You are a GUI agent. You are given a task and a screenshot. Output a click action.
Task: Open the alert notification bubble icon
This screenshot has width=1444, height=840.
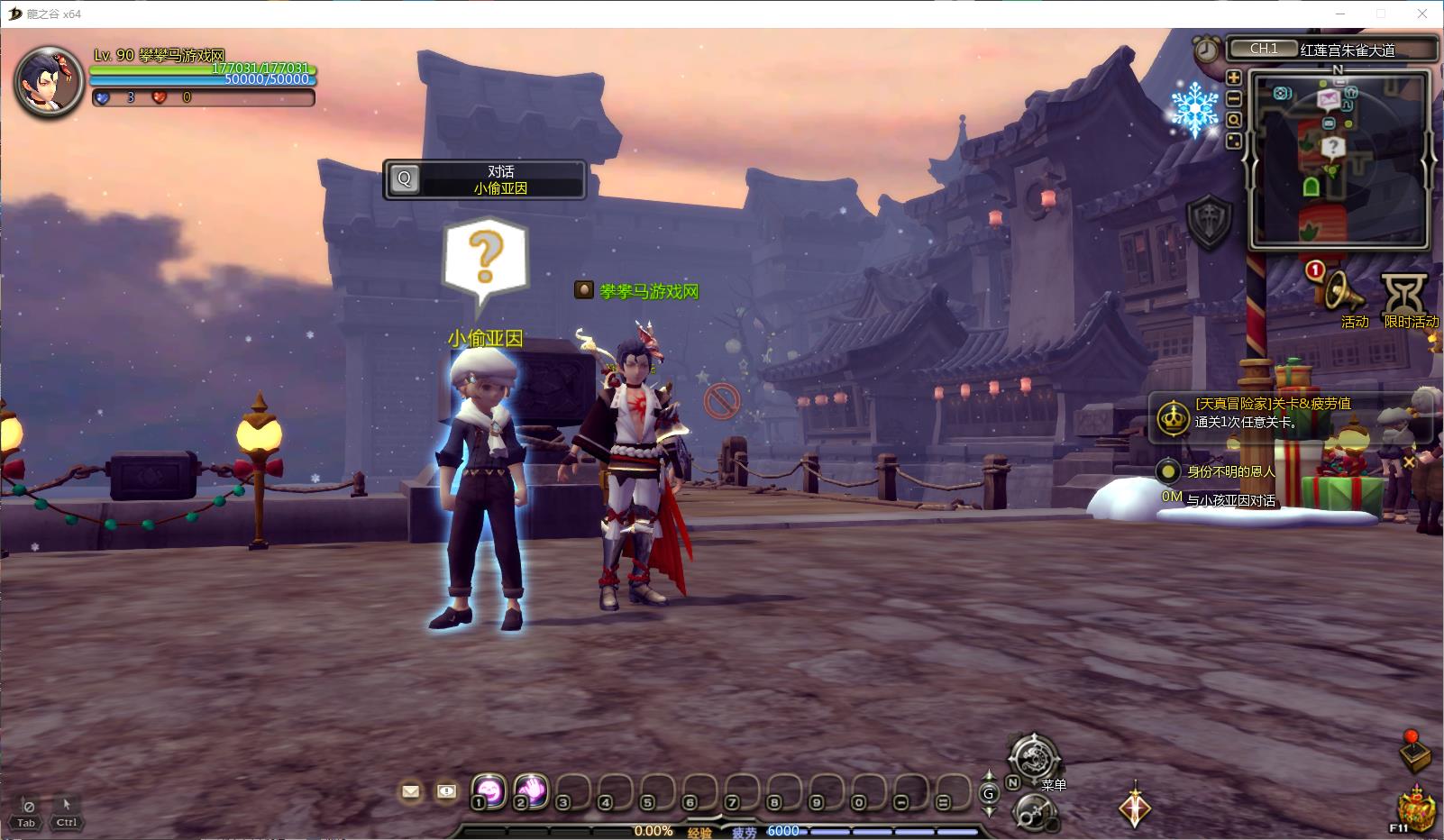[x=446, y=791]
